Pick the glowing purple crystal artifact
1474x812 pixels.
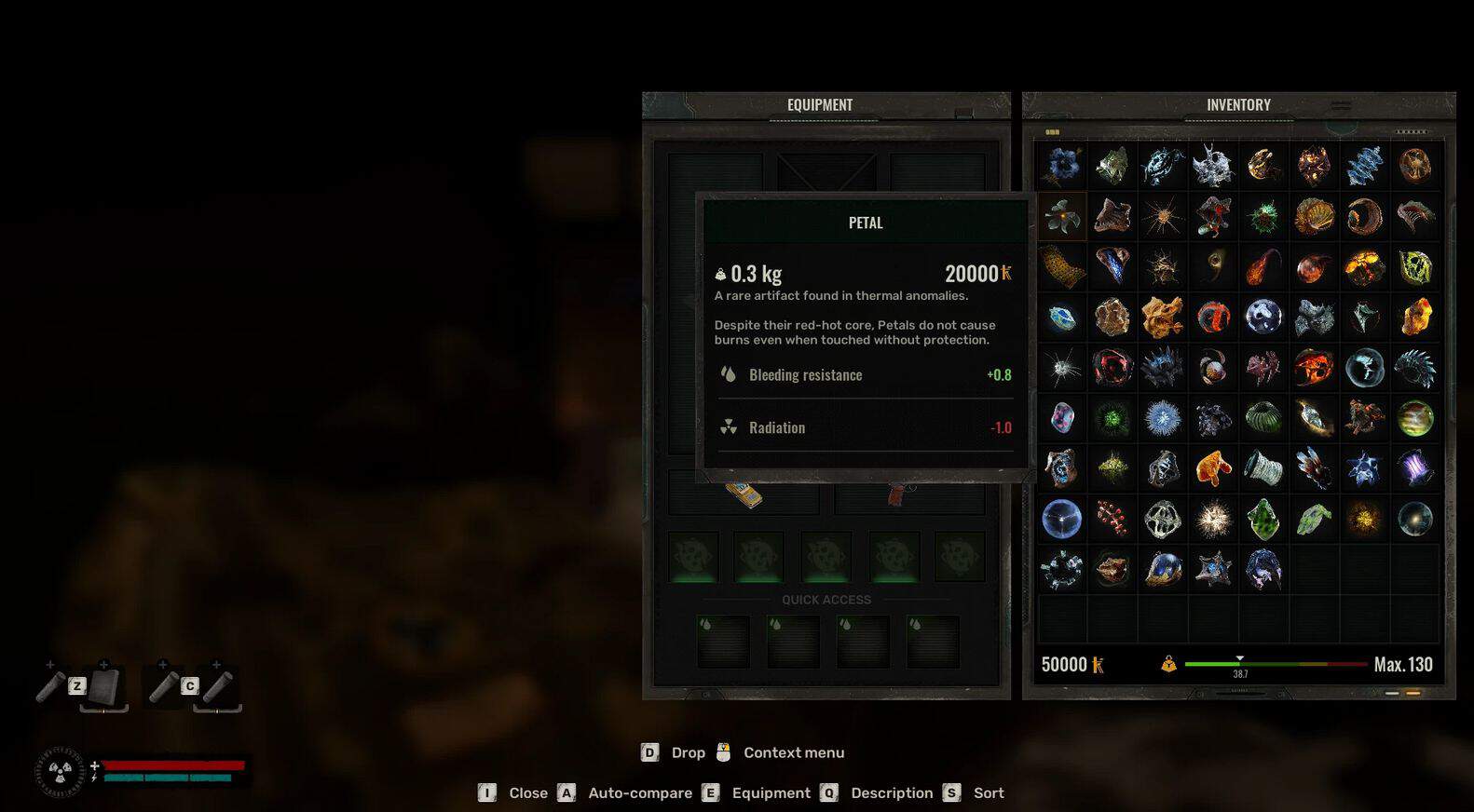pyautogui.click(x=1414, y=467)
